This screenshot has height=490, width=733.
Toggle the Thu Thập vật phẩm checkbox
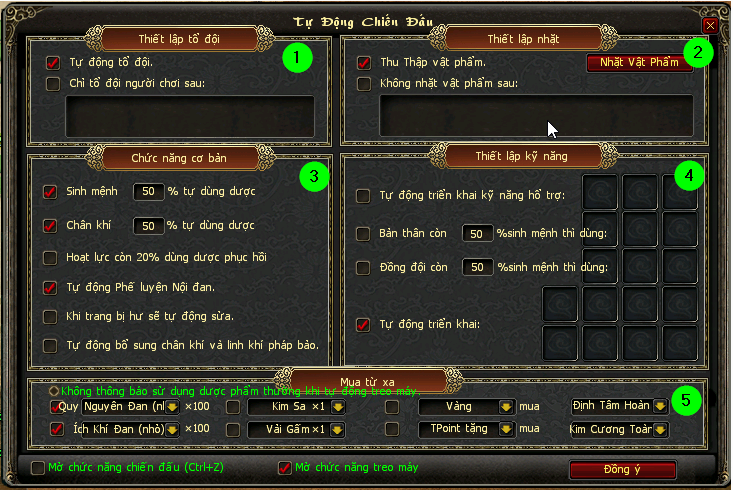364,62
